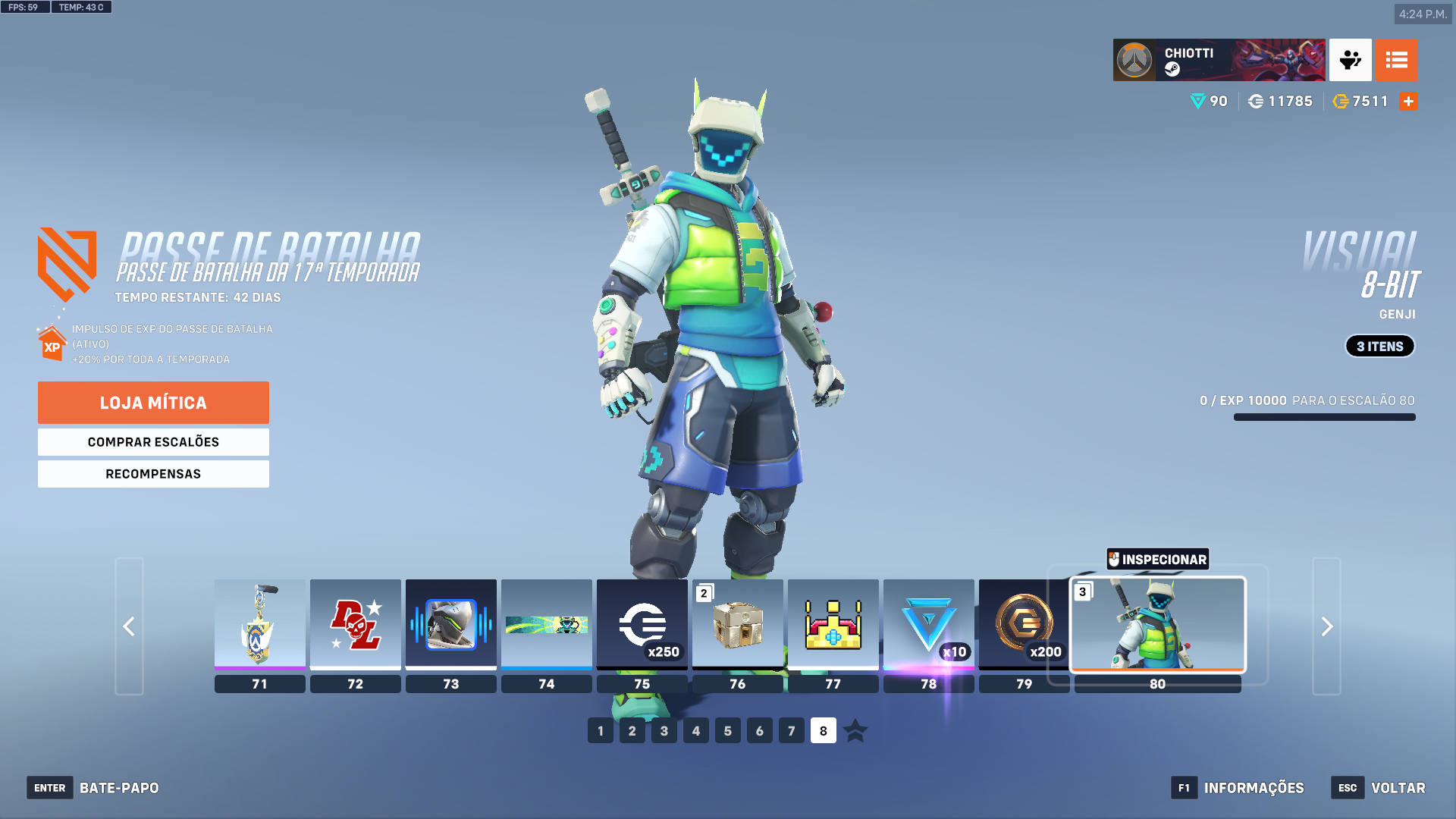This screenshot has width=1456, height=819.
Task: Add more Overwatch coins
Action: tap(1408, 102)
